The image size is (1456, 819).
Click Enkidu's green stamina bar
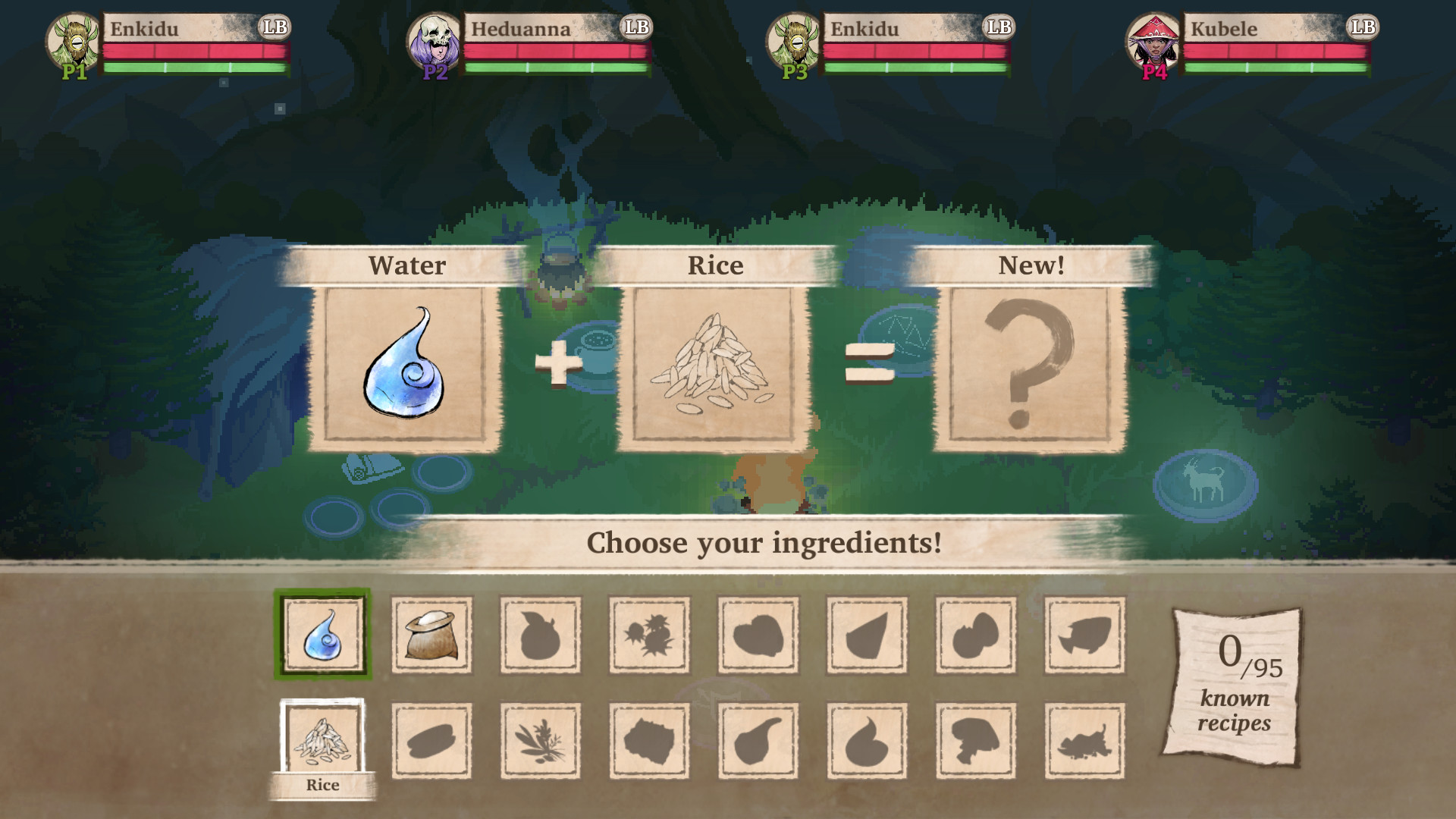point(197,68)
